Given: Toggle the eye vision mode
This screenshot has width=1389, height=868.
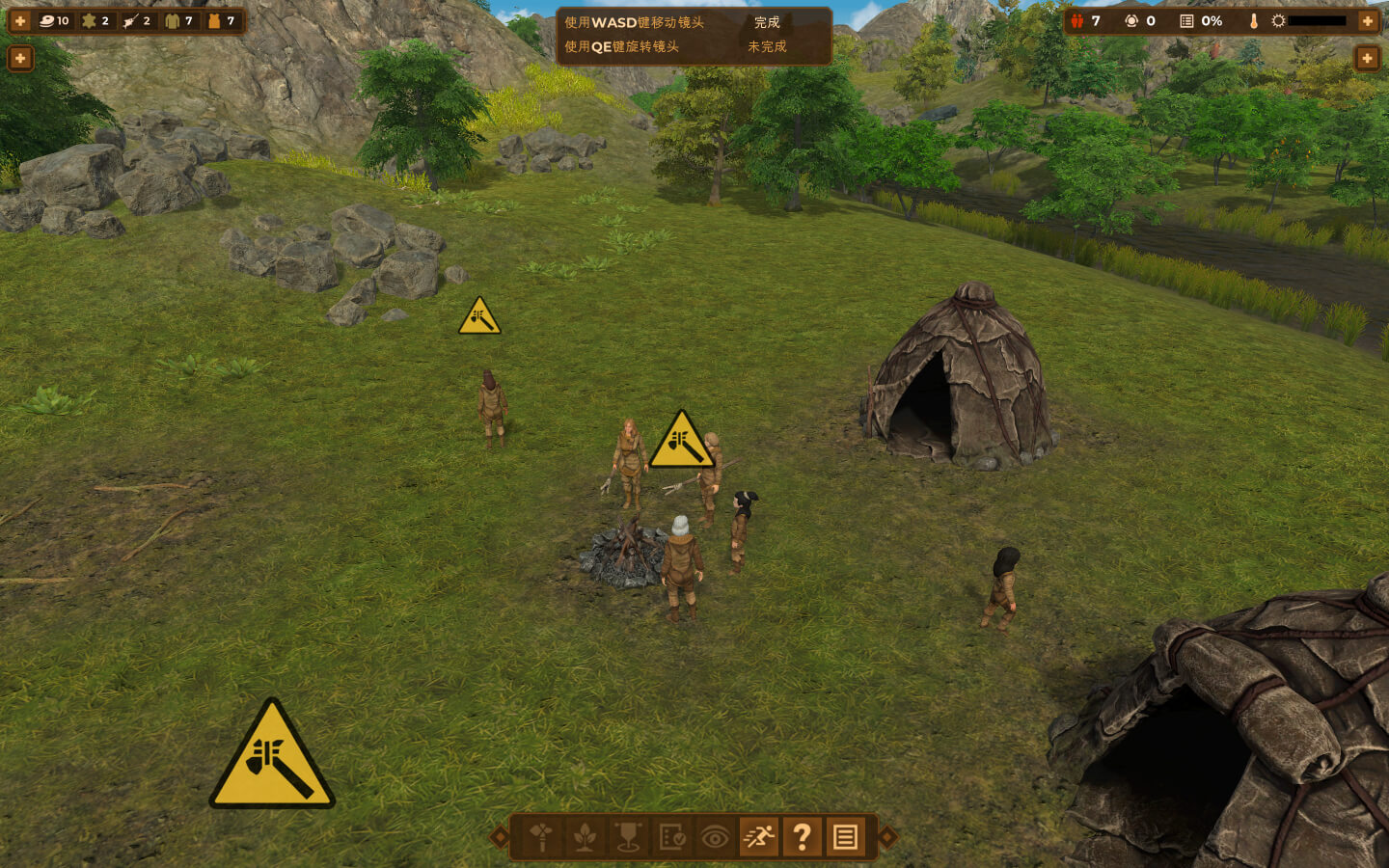Looking at the screenshot, I should [x=715, y=837].
